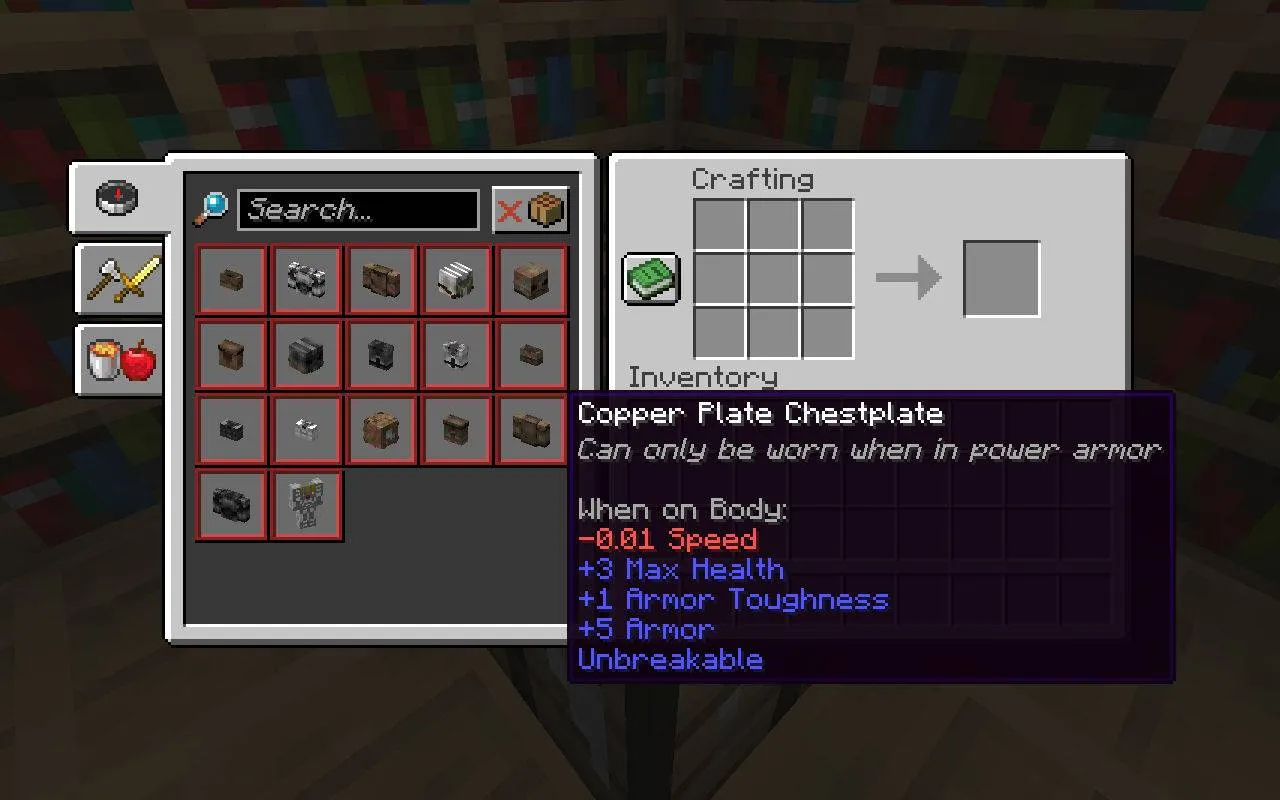Select the power armor frame in the last row

[306, 504]
